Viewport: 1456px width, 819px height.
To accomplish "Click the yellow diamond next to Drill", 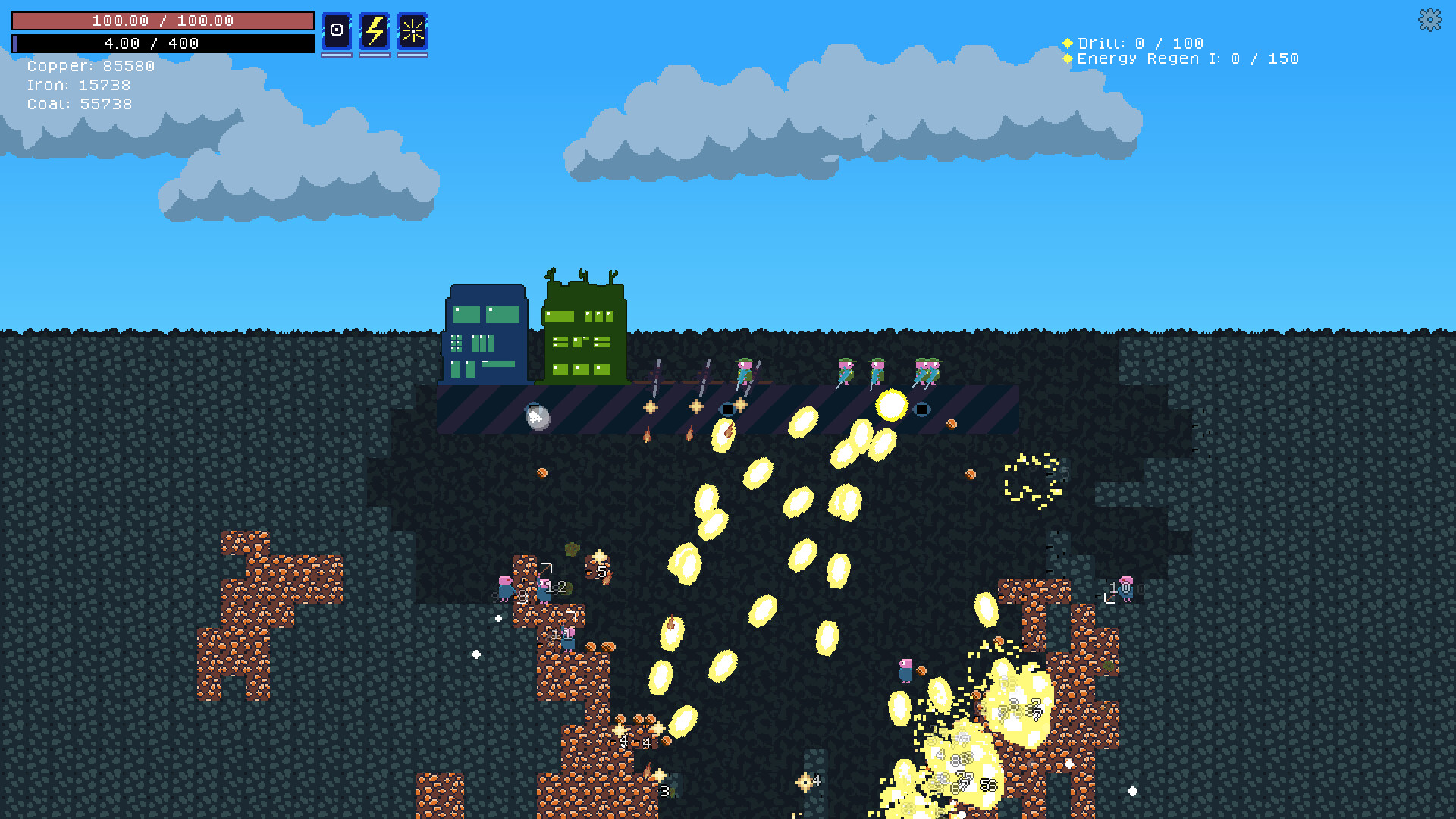I will click(x=1068, y=42).
